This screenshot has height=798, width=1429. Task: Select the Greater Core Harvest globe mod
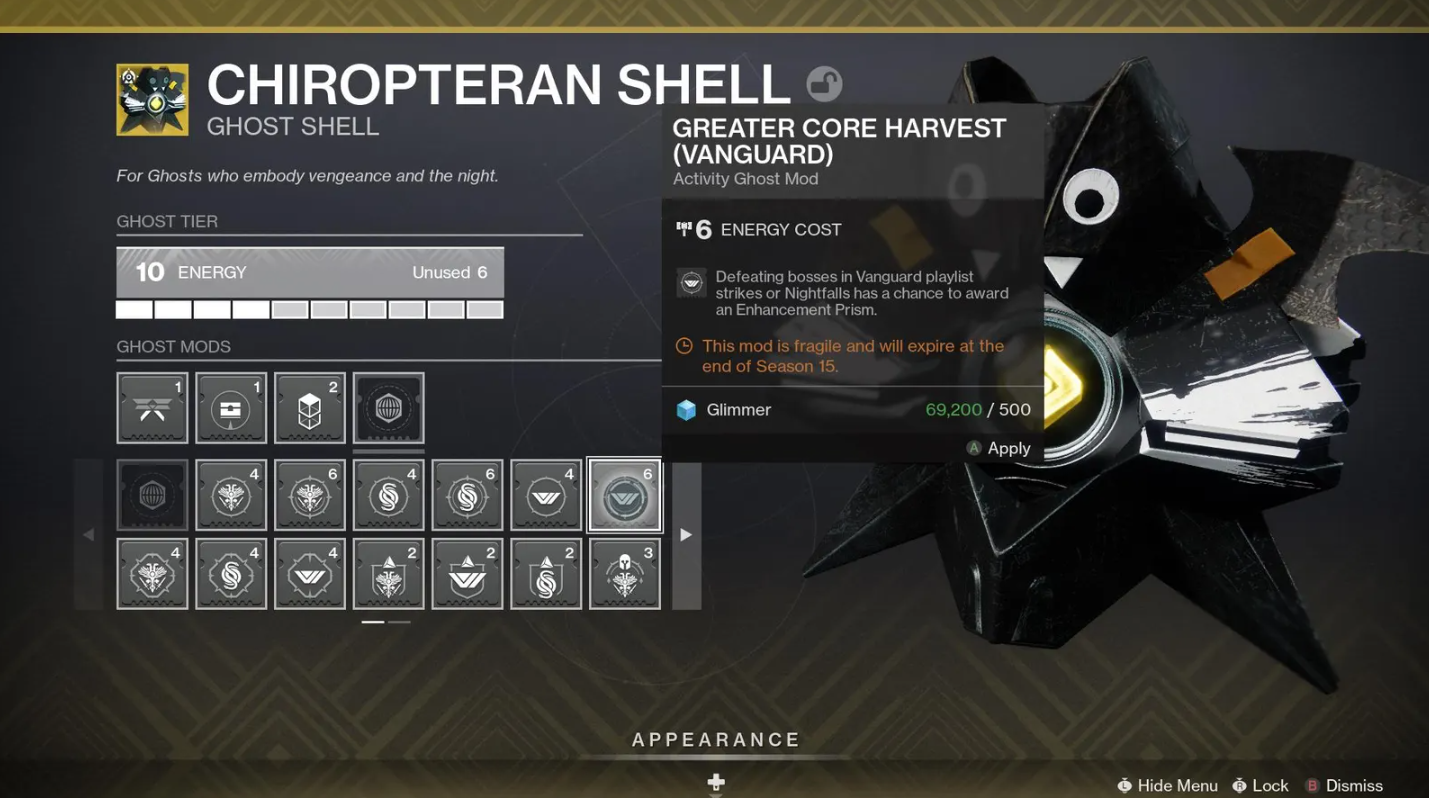pos(389,407)
